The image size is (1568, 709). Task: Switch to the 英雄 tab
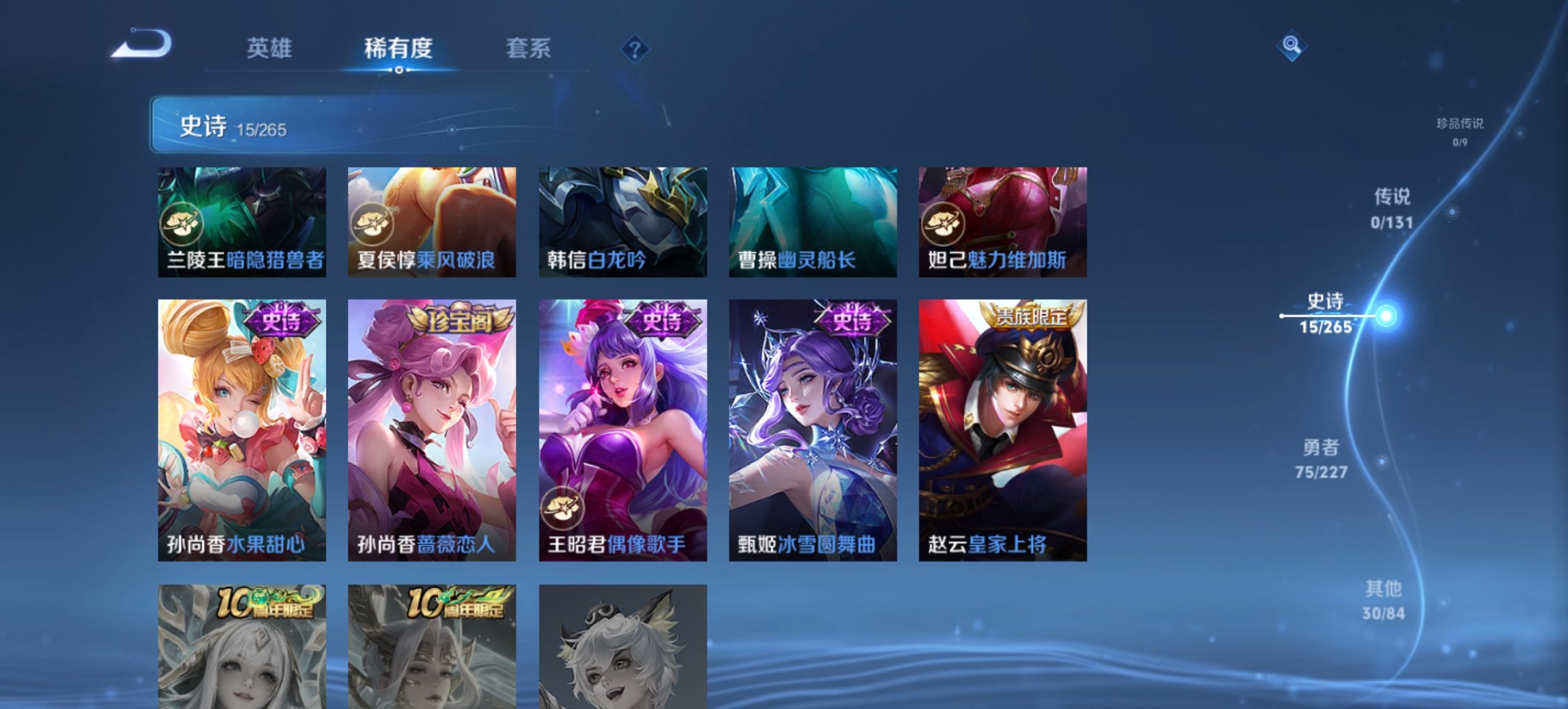pos(271,49)
